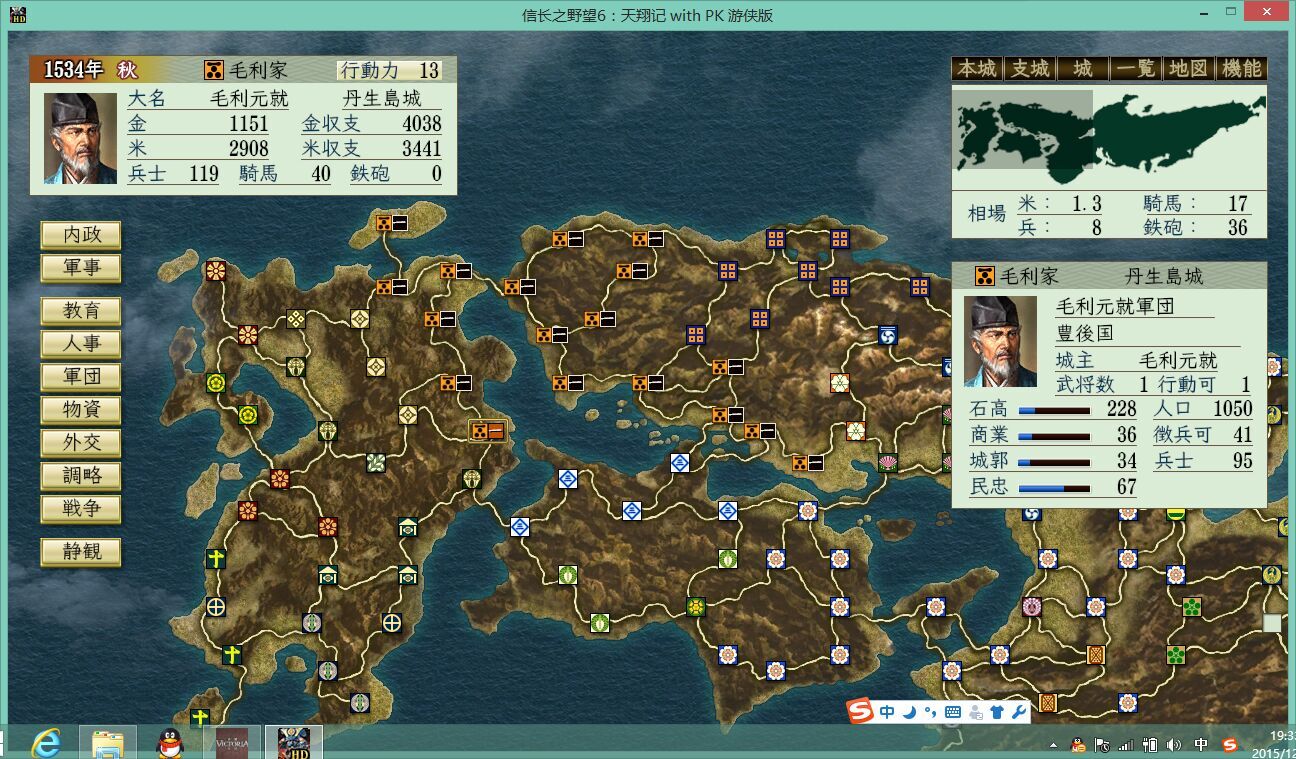Open the 教育 education menu
The image size is (1296, 759).
[80, 311]
